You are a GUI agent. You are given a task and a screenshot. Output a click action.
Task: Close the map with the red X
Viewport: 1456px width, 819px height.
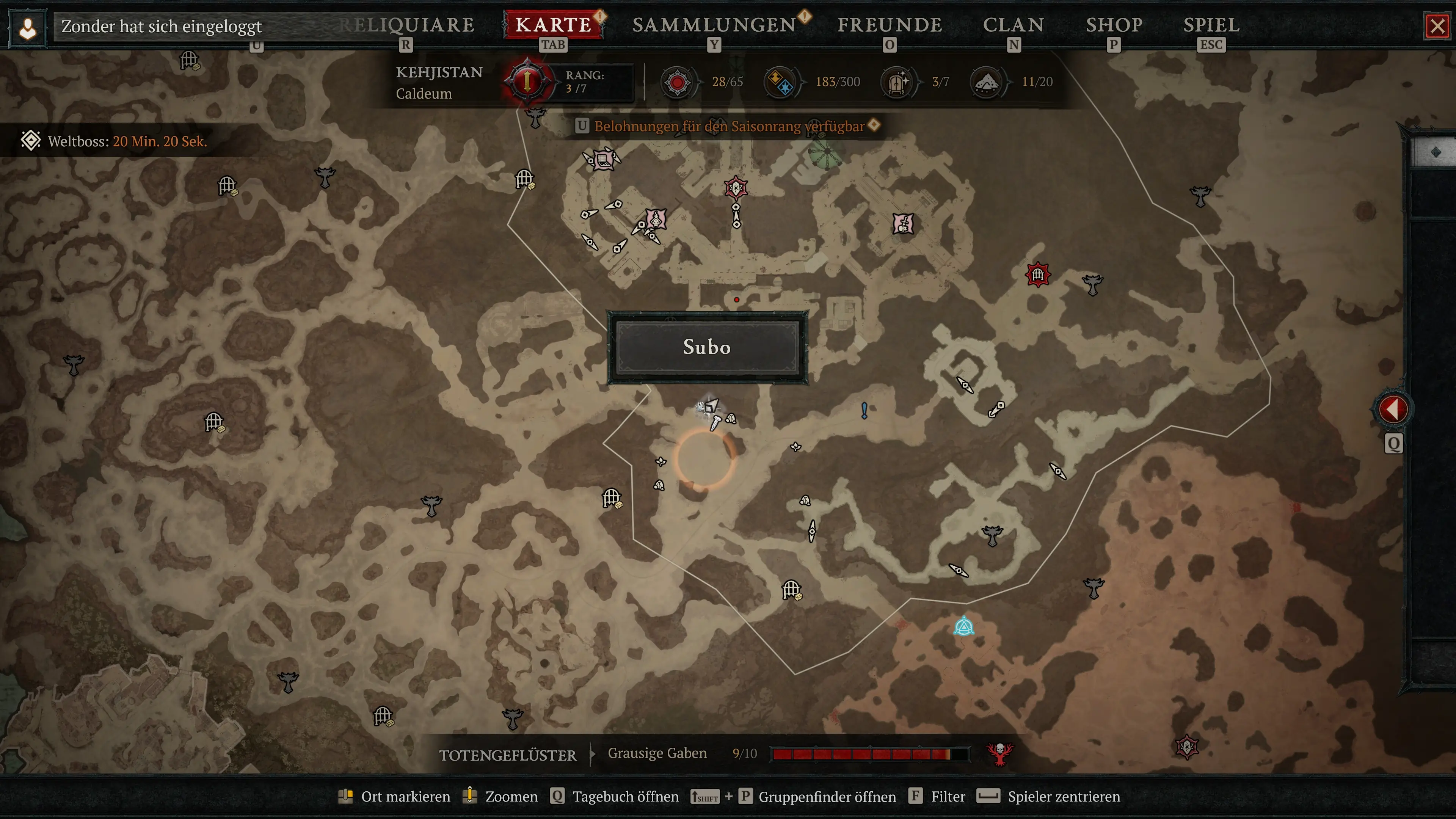1437,27
